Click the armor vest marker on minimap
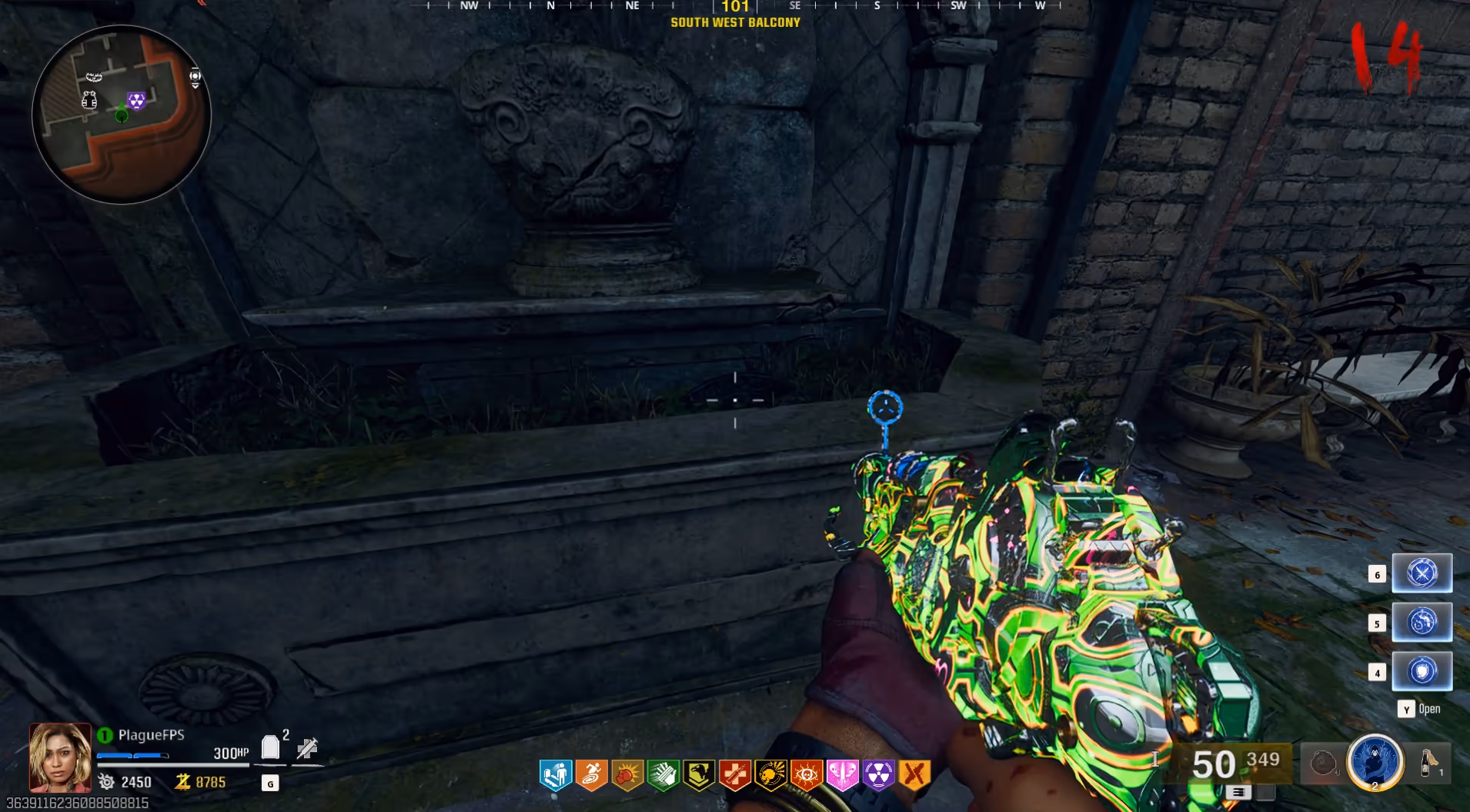 click(89, 99)
